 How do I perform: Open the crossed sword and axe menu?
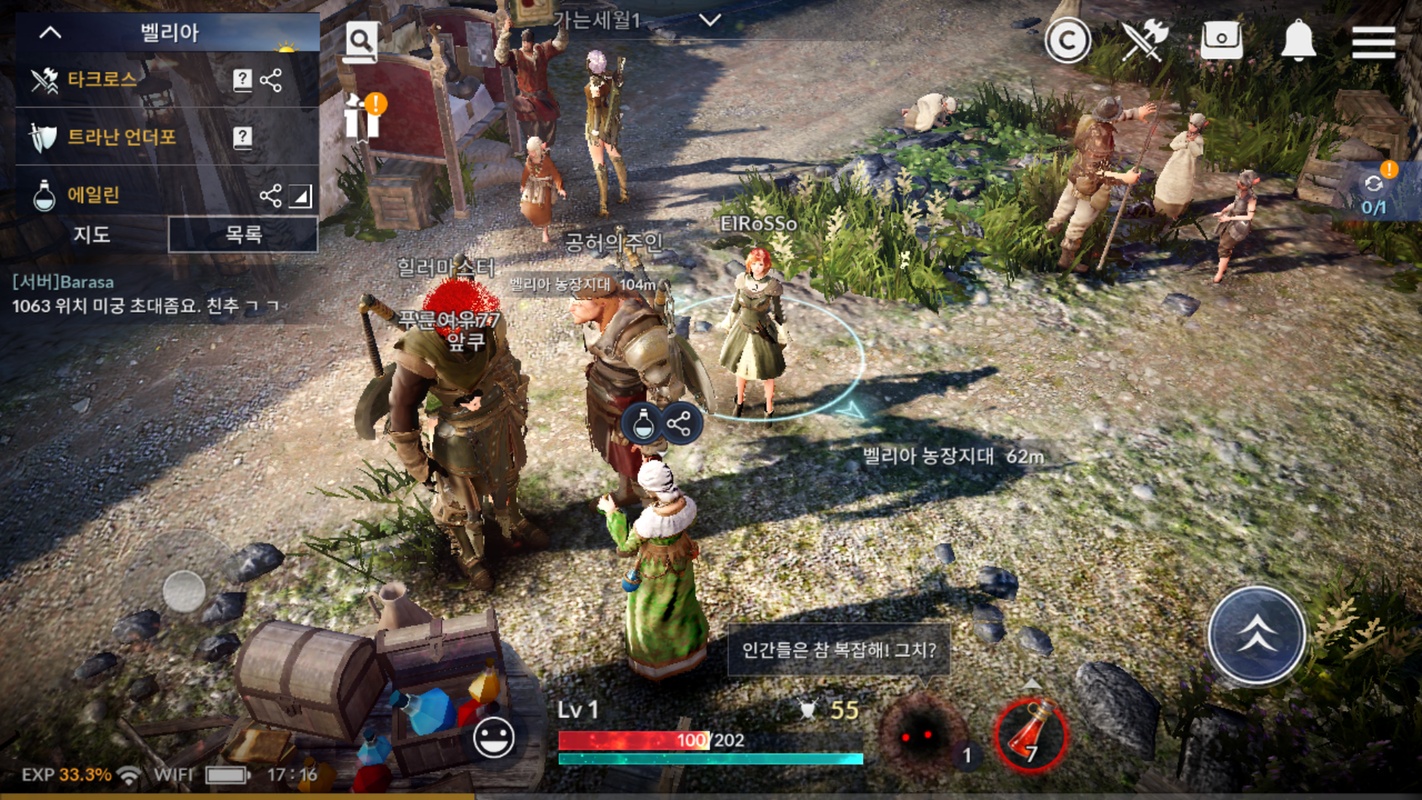pos(1145,42)
